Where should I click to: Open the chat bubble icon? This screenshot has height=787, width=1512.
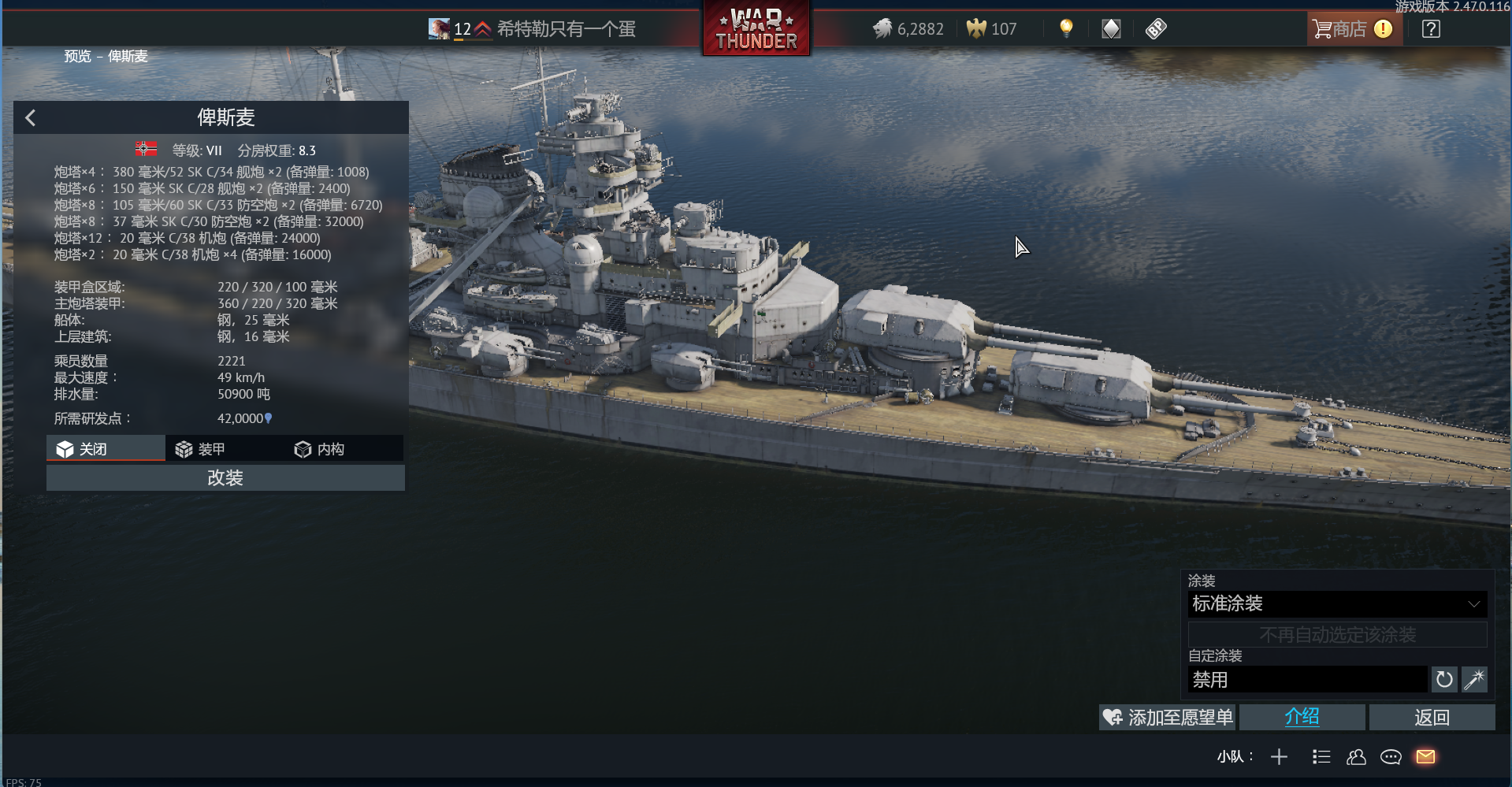click(1391, 757)
